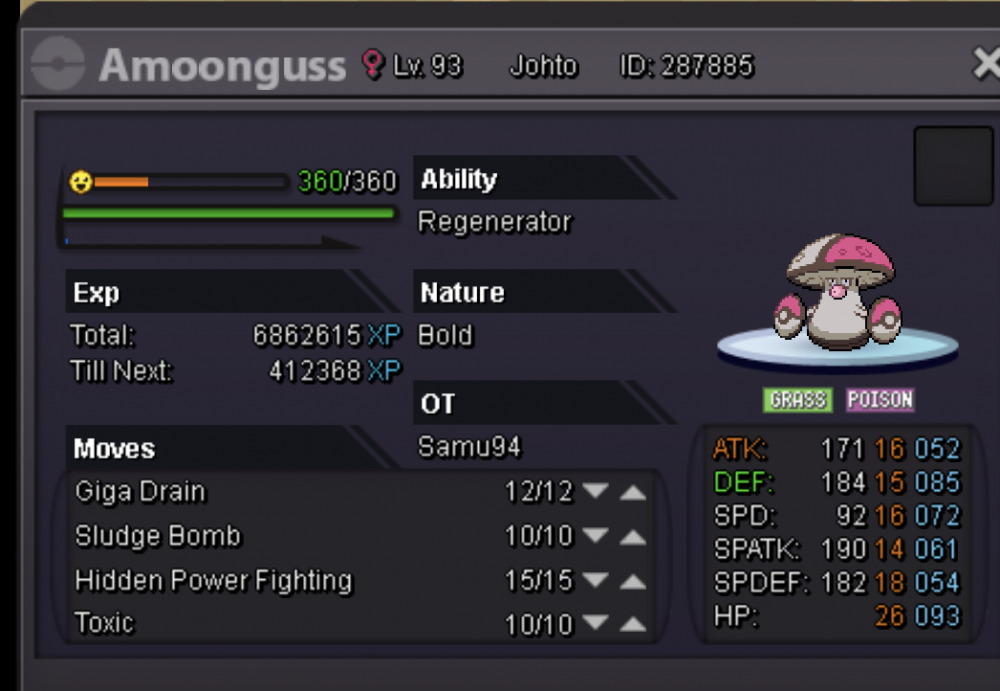Move Toxic down using its arrow
Viewport: 1000px width, 691px height.
(596, 624)
